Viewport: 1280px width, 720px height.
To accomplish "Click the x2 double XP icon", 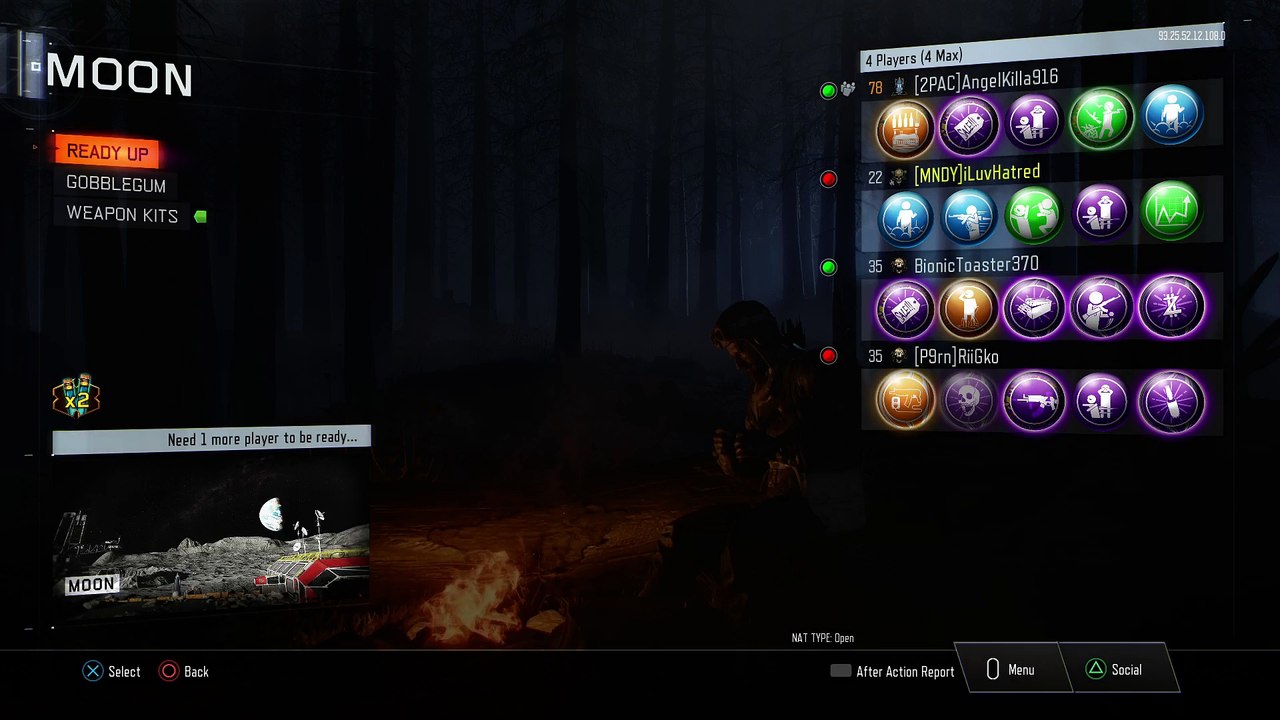I will coord(77,398).
